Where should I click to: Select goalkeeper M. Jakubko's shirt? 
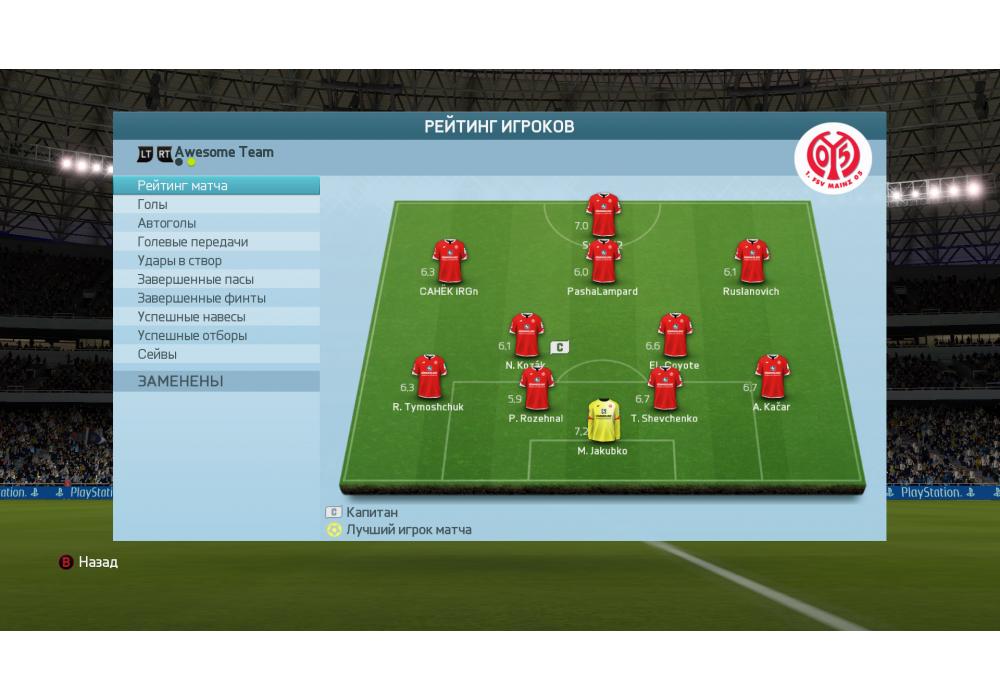pos(603,420)
